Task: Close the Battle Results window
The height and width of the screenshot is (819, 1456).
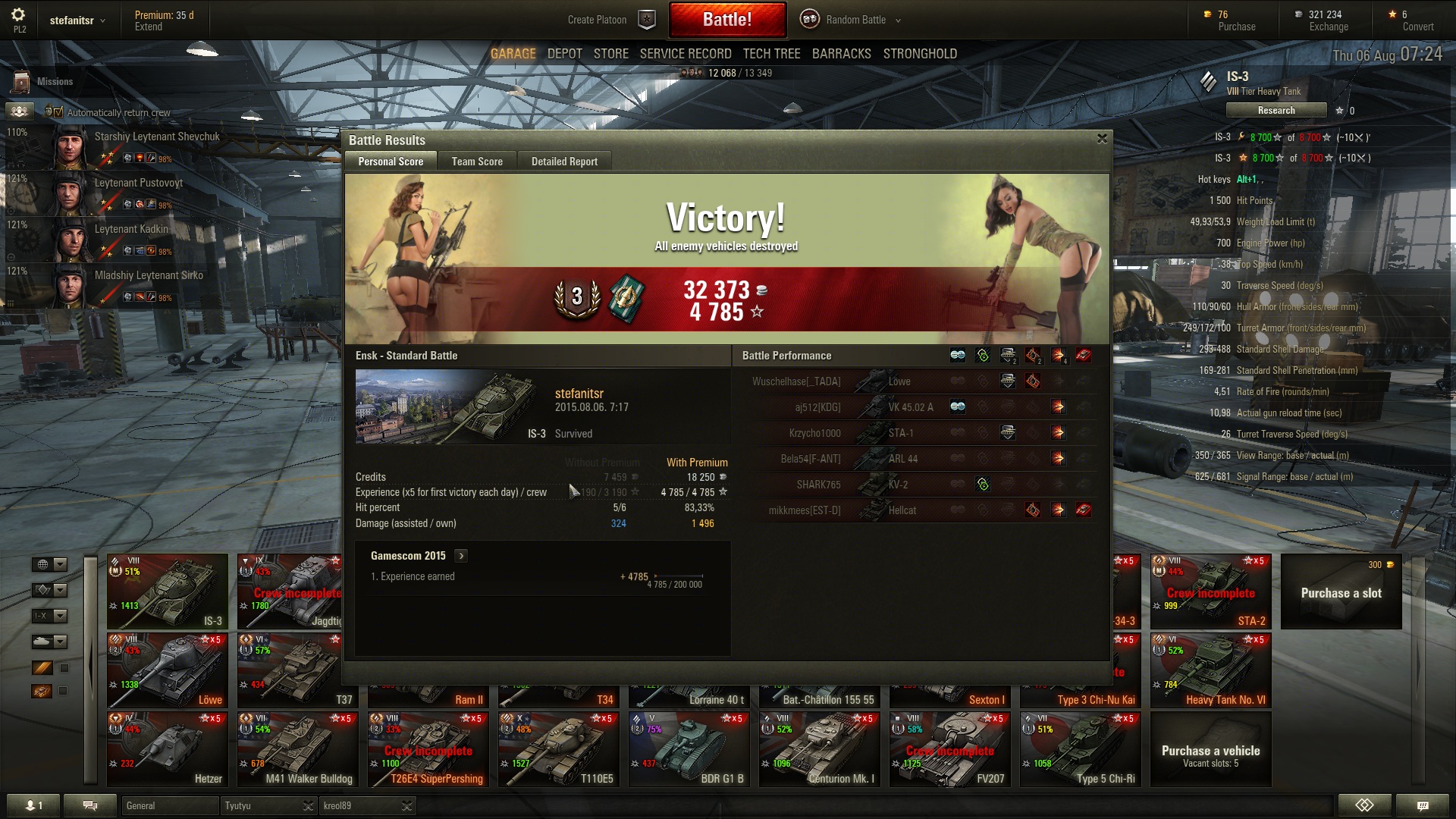Action: coord(1102,139)
